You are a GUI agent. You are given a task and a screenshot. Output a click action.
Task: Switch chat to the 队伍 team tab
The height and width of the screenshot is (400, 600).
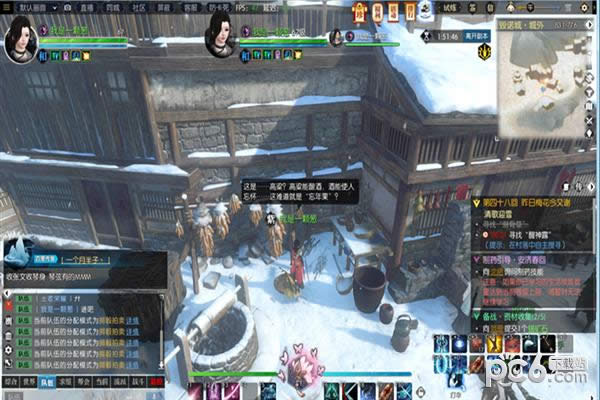(x=47, y=382)
